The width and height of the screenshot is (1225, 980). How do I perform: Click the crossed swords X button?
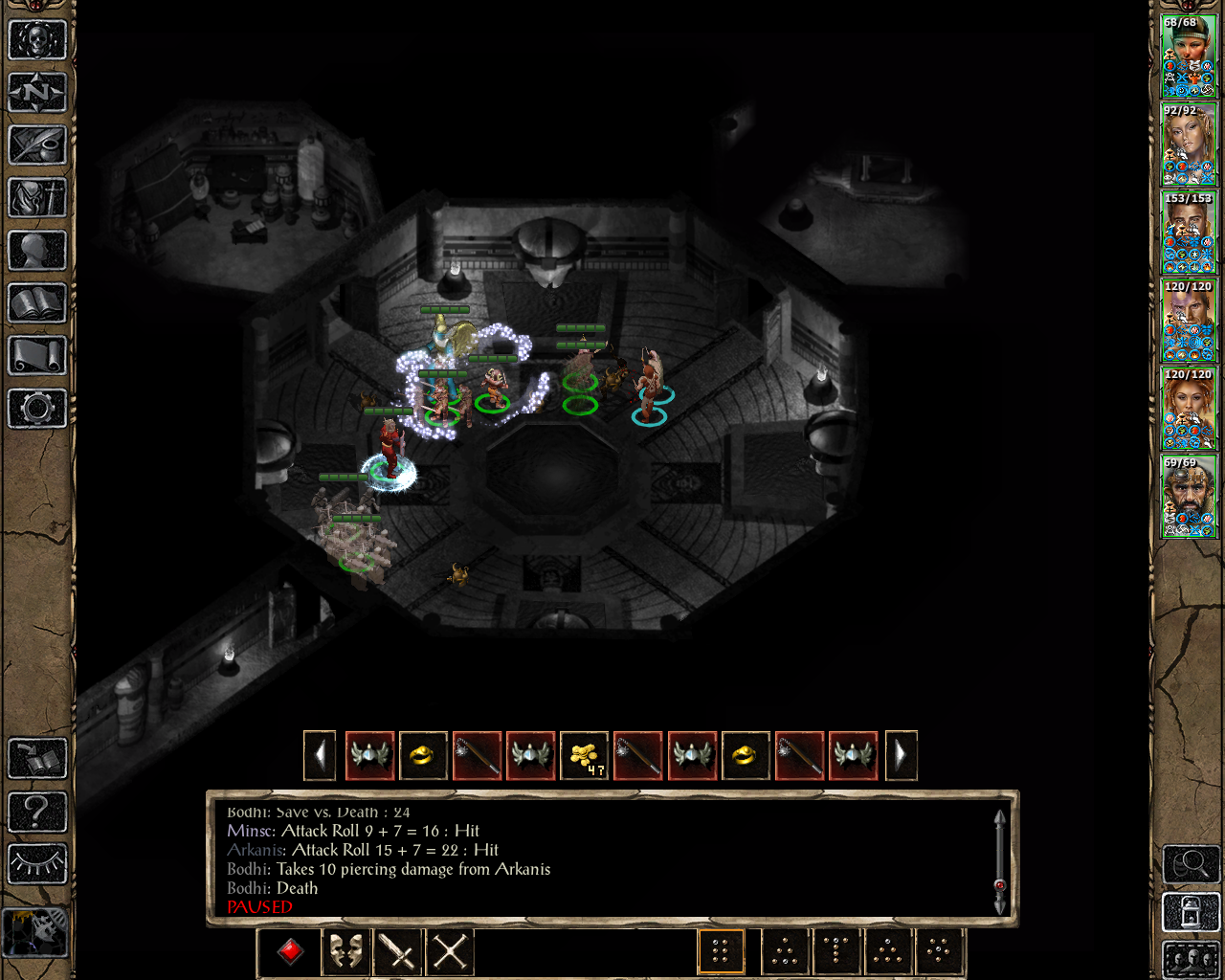(x=450, y=952)
